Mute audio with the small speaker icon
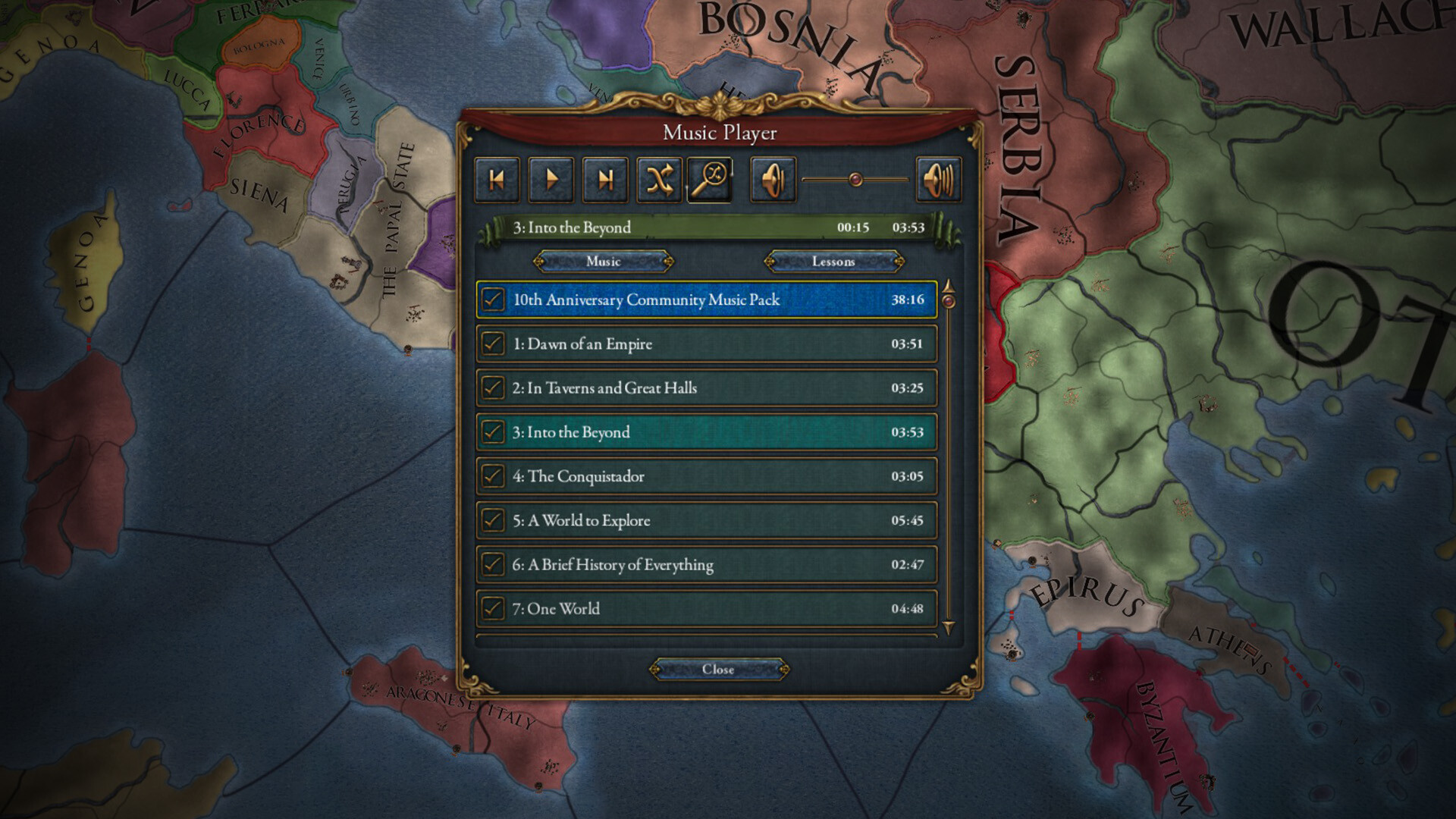The image size is (1456, 819). [x=773, y=180]
